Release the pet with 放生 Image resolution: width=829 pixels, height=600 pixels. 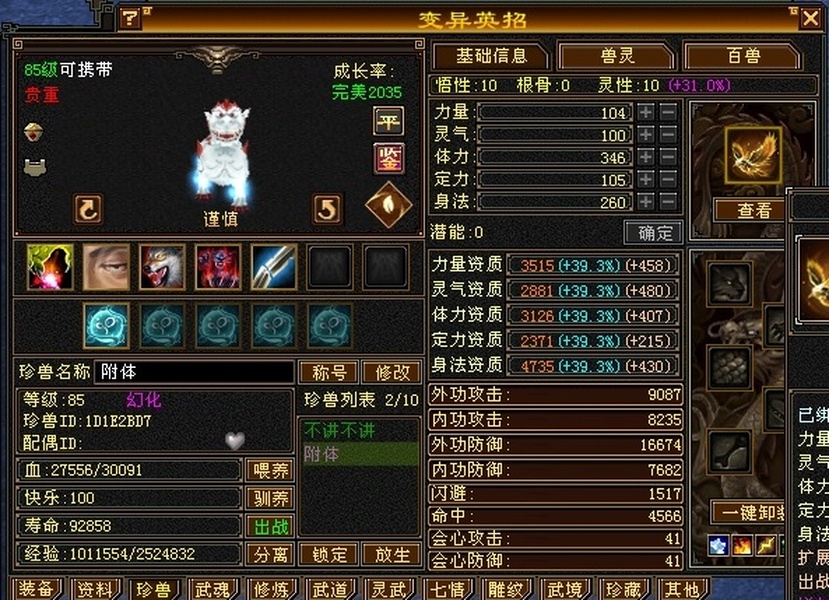[392, 554]
